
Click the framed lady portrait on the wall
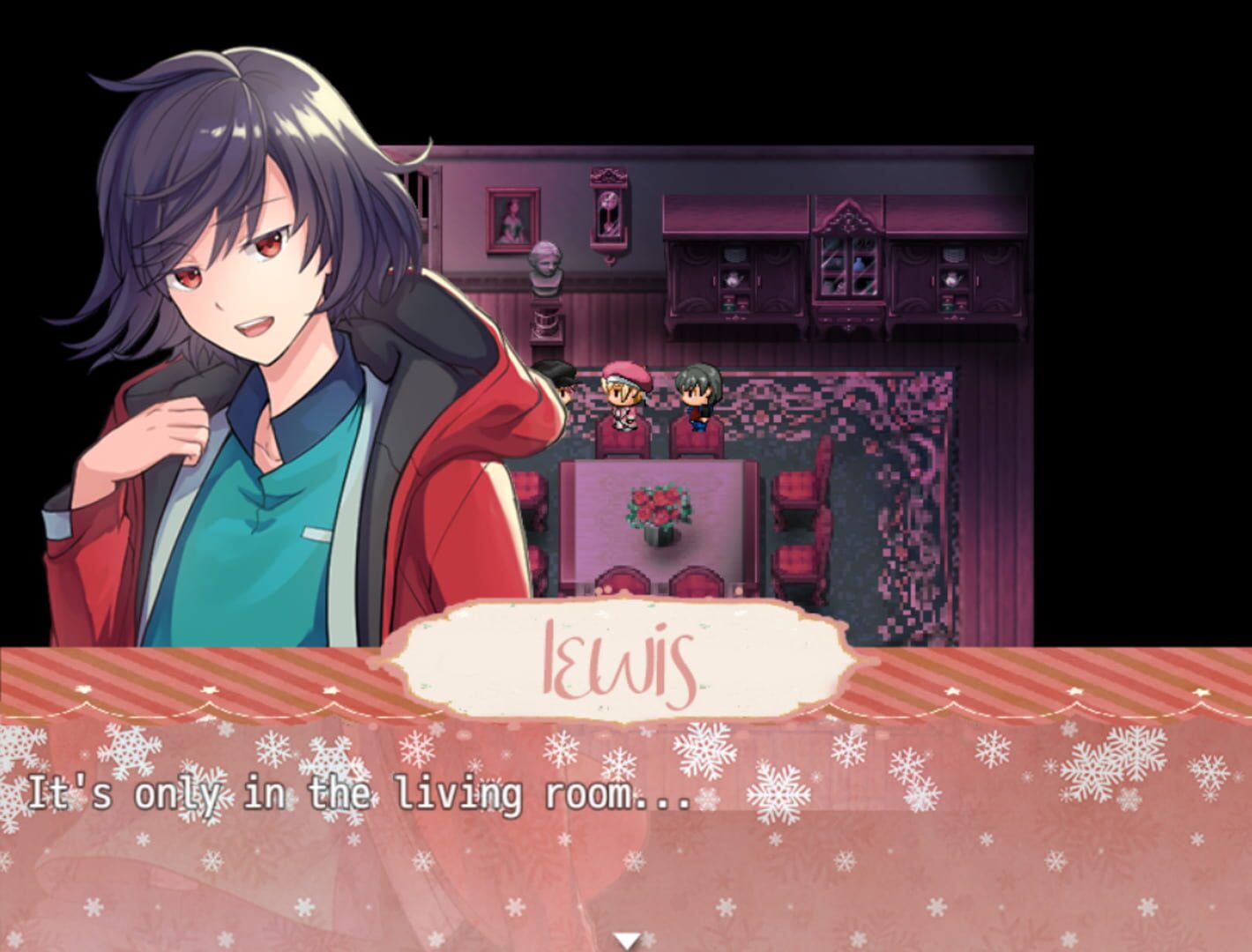pos(512,218)
